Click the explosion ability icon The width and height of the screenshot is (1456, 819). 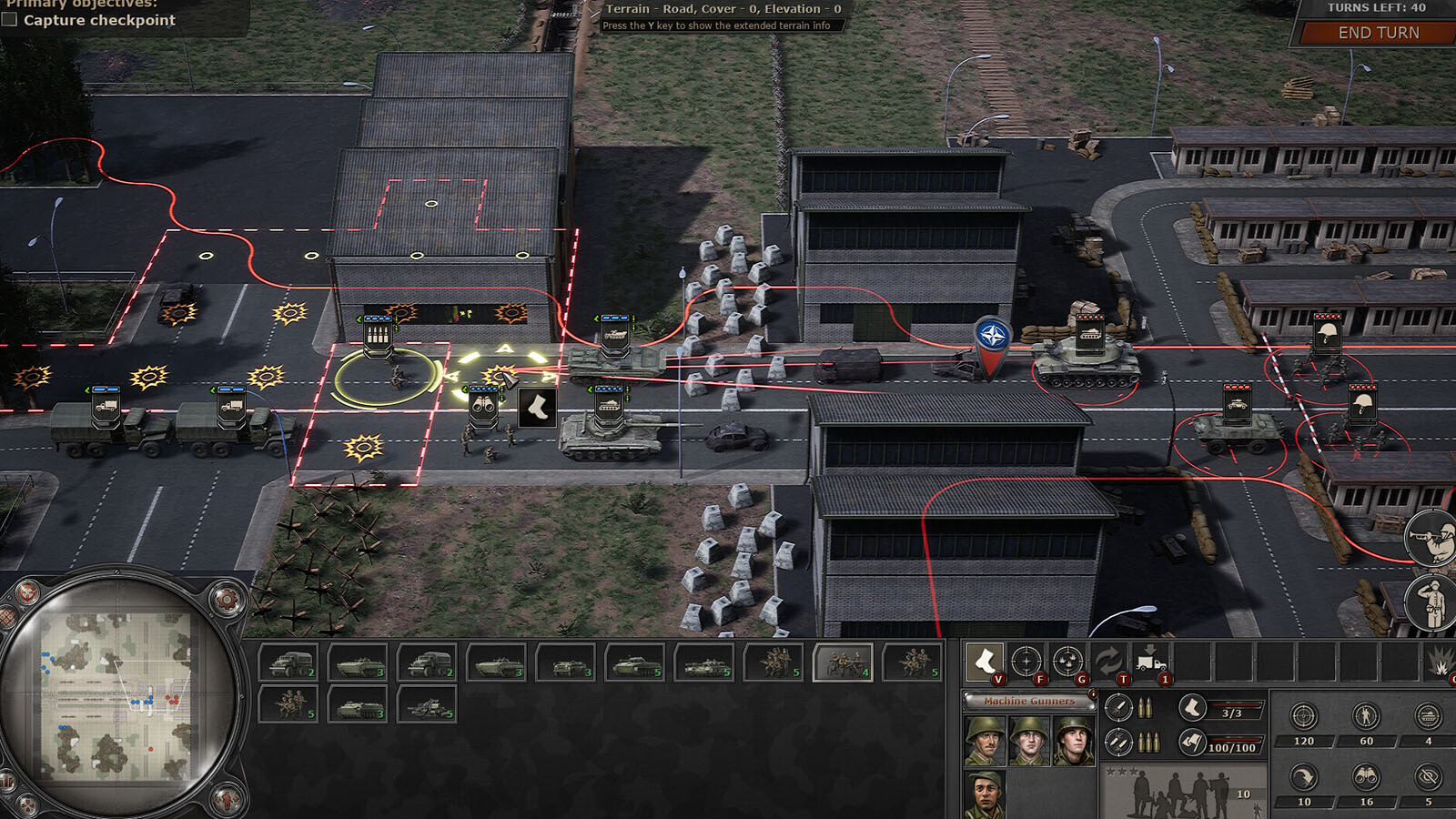(x=1440, y=662)
